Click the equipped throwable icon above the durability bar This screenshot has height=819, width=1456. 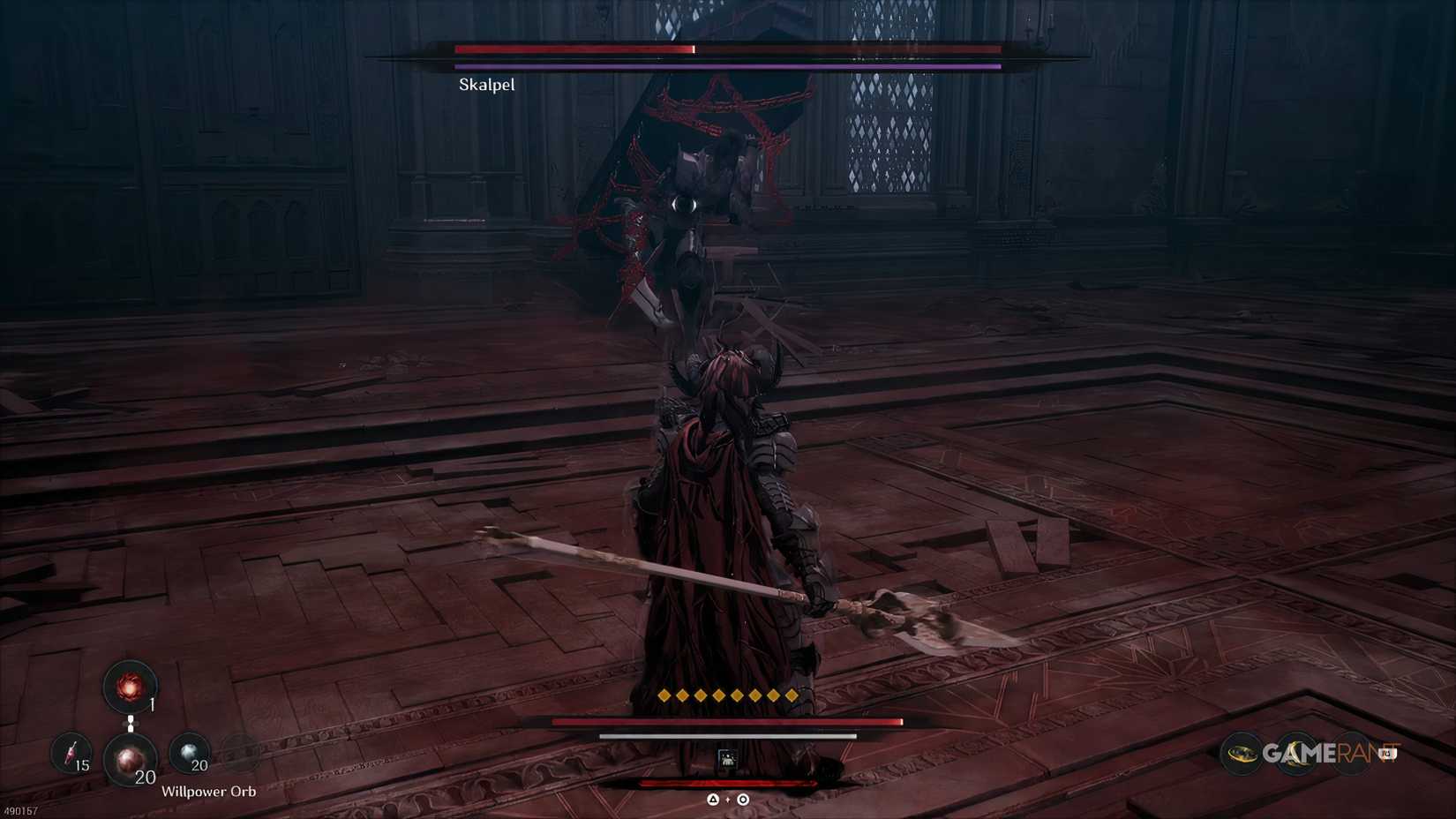(728, 760)
